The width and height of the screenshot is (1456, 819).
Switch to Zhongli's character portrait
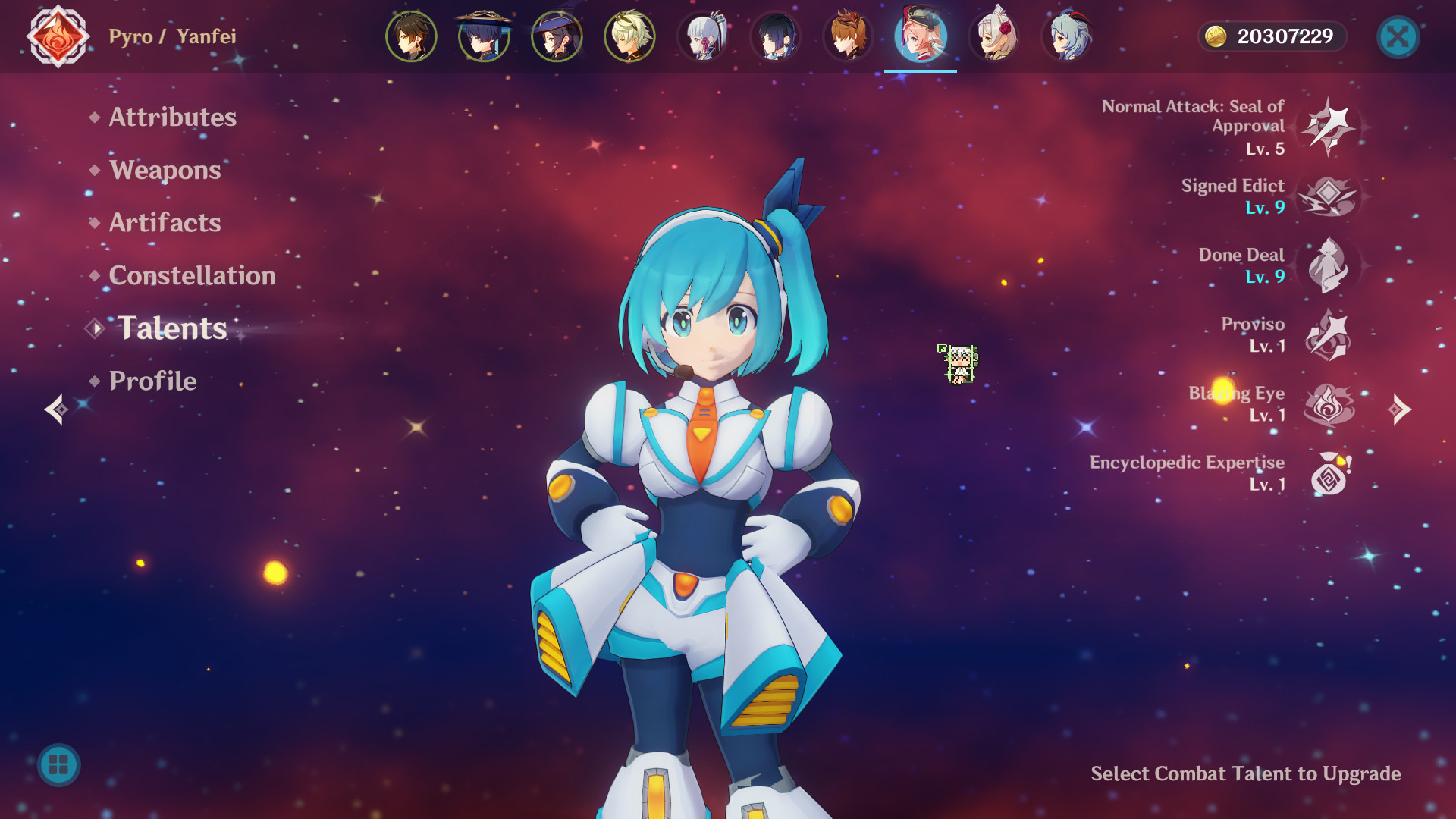(x=411, y=36)
